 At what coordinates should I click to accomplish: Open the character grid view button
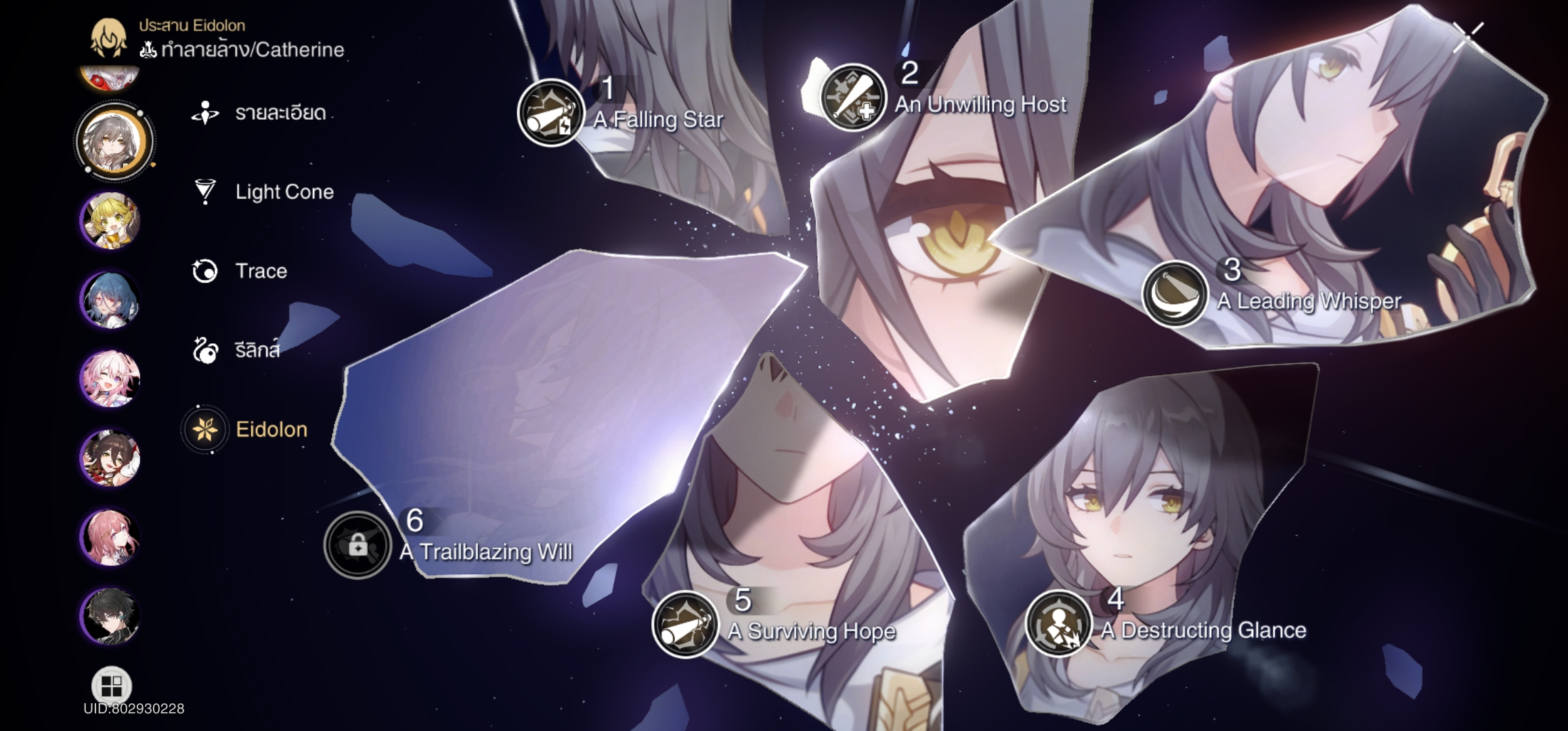pyautogui.click(x=111, y=686)
